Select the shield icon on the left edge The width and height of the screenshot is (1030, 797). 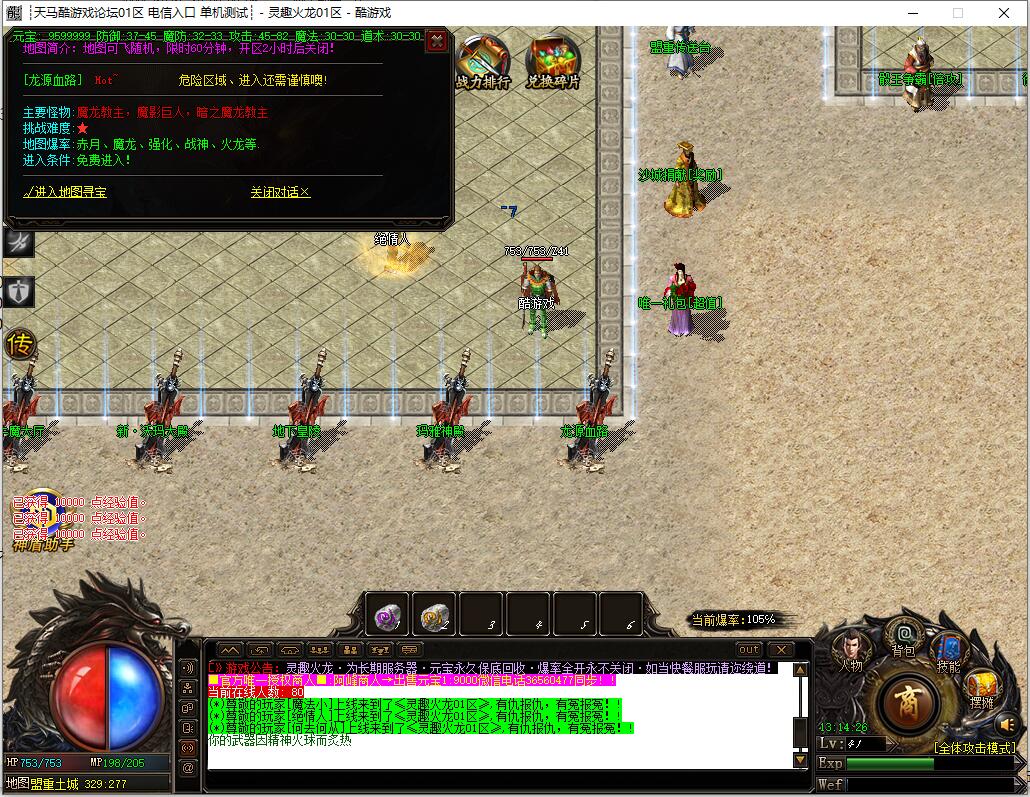coord(18,291)
